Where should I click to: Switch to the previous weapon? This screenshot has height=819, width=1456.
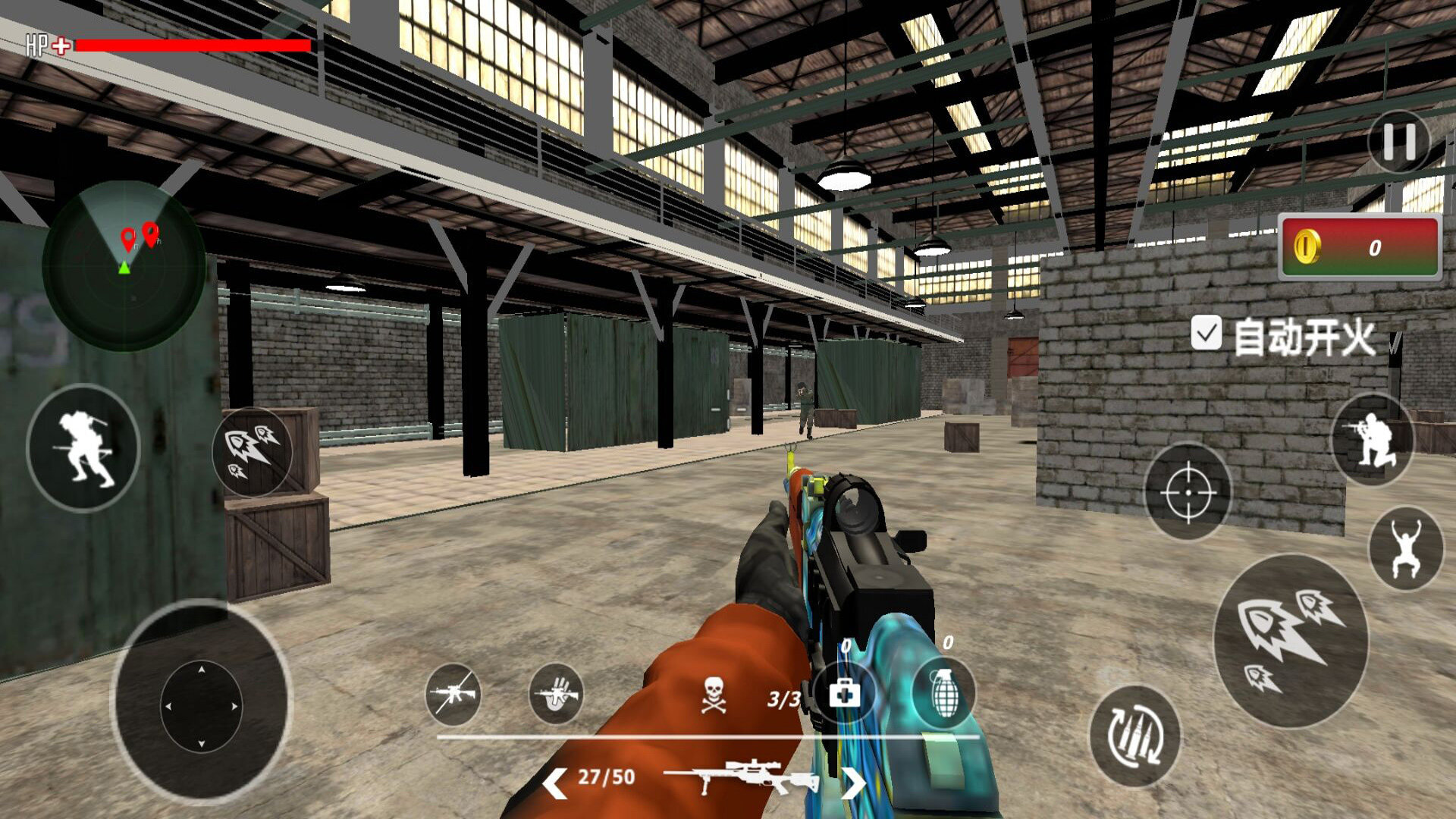click(554, 782)
